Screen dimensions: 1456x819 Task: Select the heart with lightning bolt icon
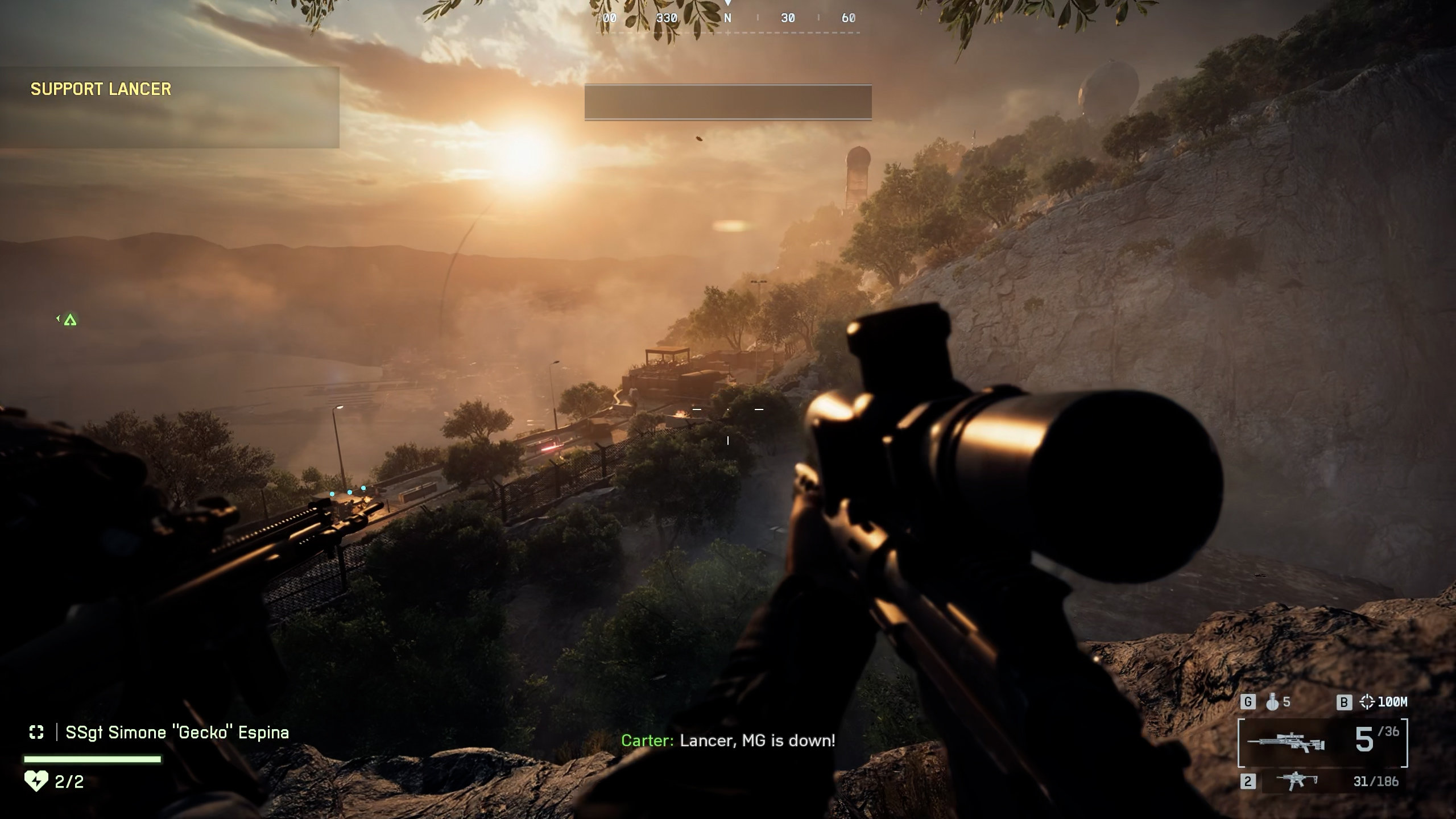pos(36,781)
